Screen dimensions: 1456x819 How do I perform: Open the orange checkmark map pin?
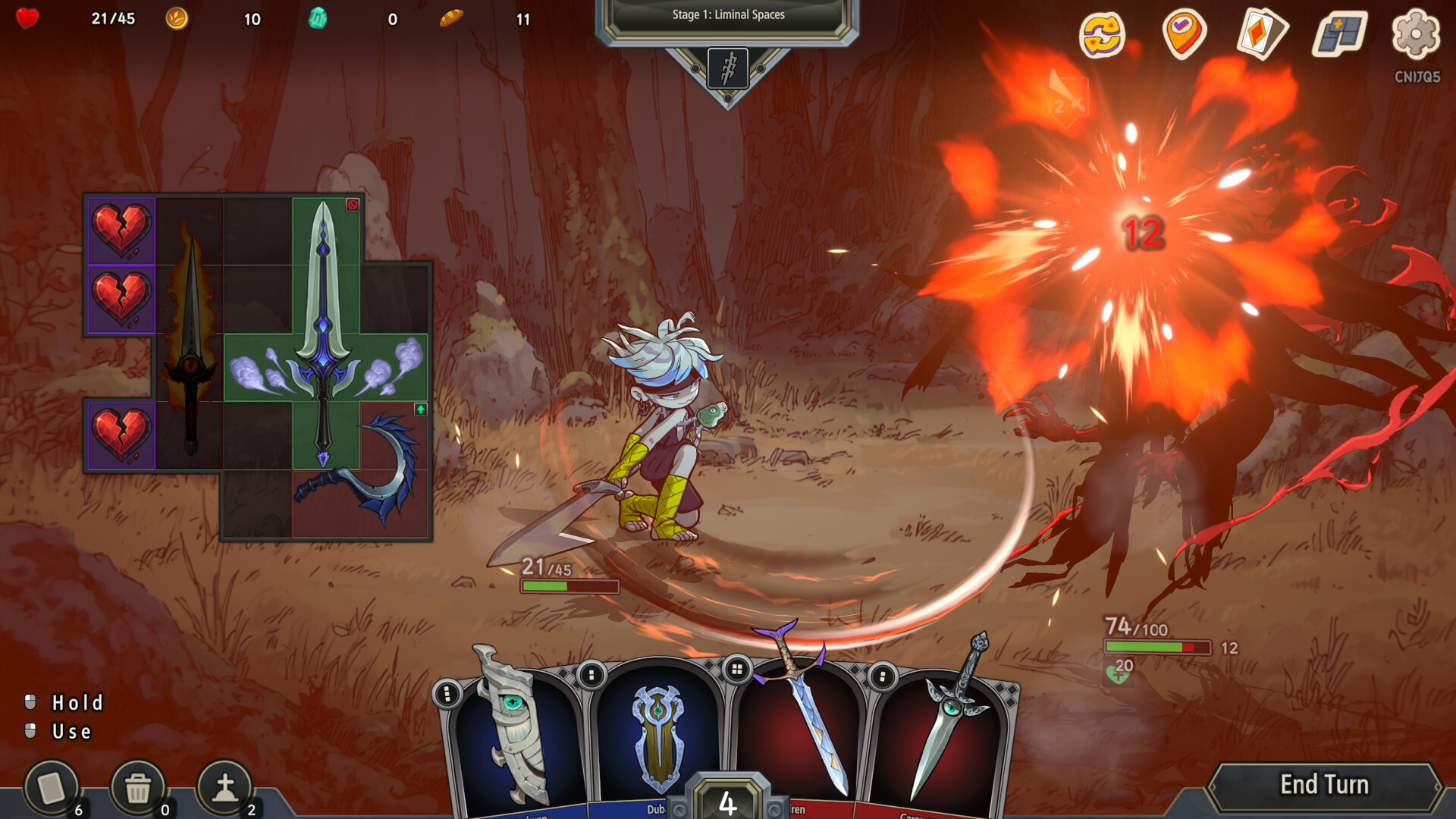[x=1183, y=34]
